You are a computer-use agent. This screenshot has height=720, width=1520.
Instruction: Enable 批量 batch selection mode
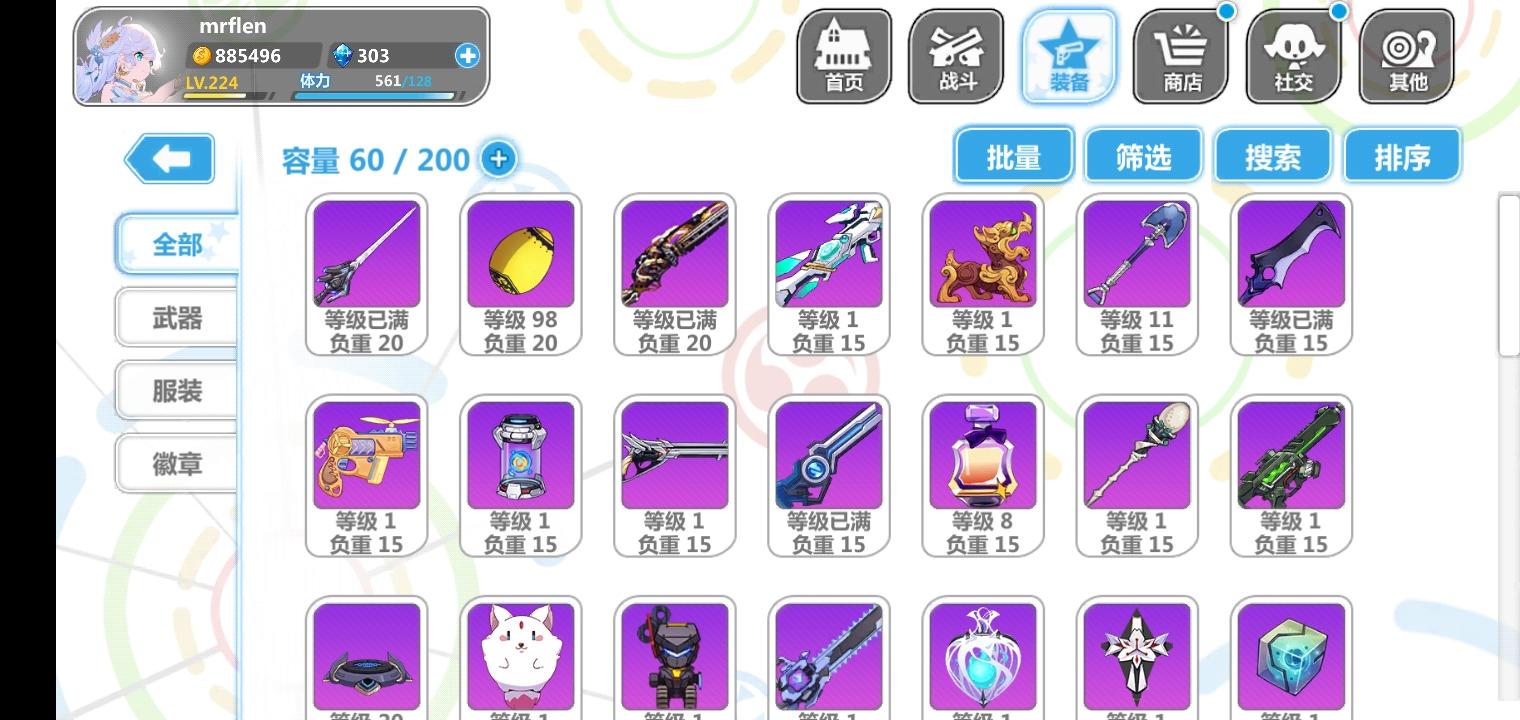pyautogui.click(x=1012, y=155)
